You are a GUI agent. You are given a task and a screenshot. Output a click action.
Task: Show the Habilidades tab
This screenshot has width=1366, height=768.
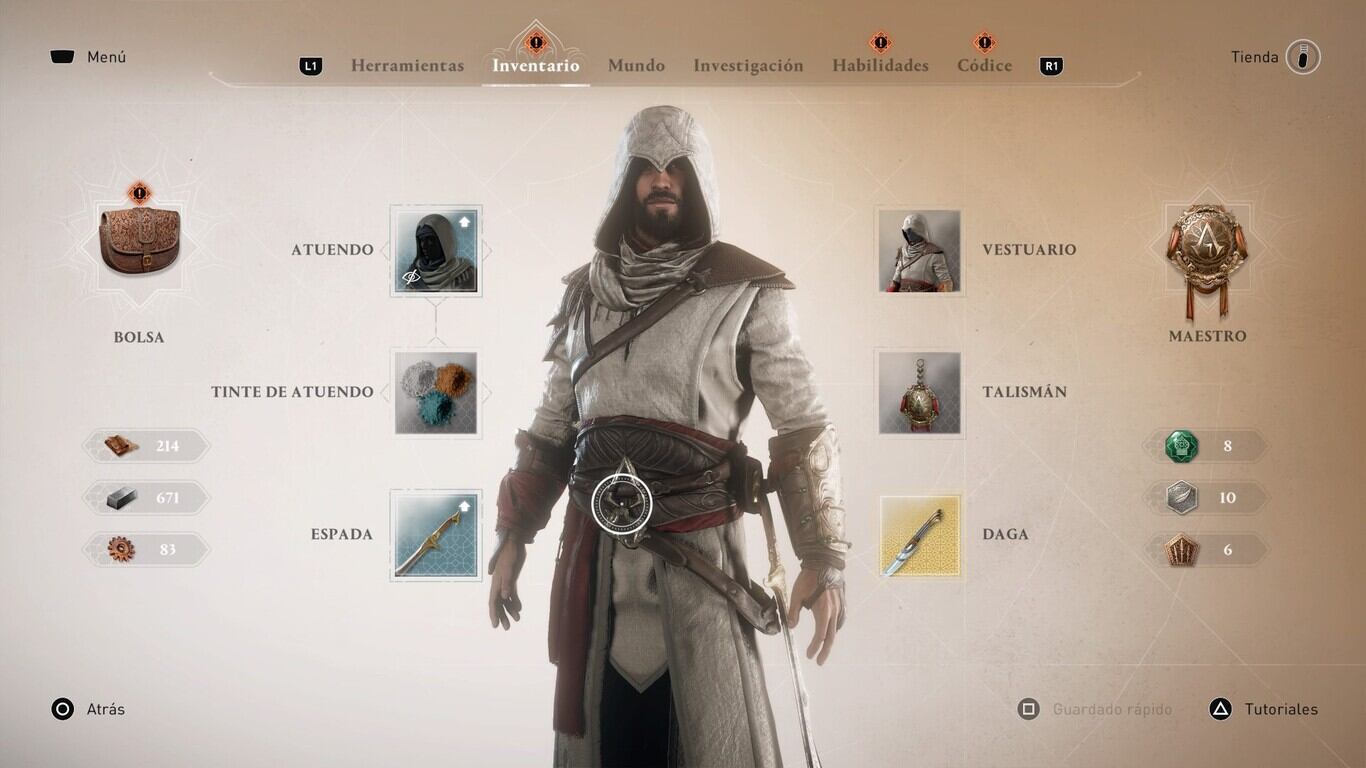point(880,66)
